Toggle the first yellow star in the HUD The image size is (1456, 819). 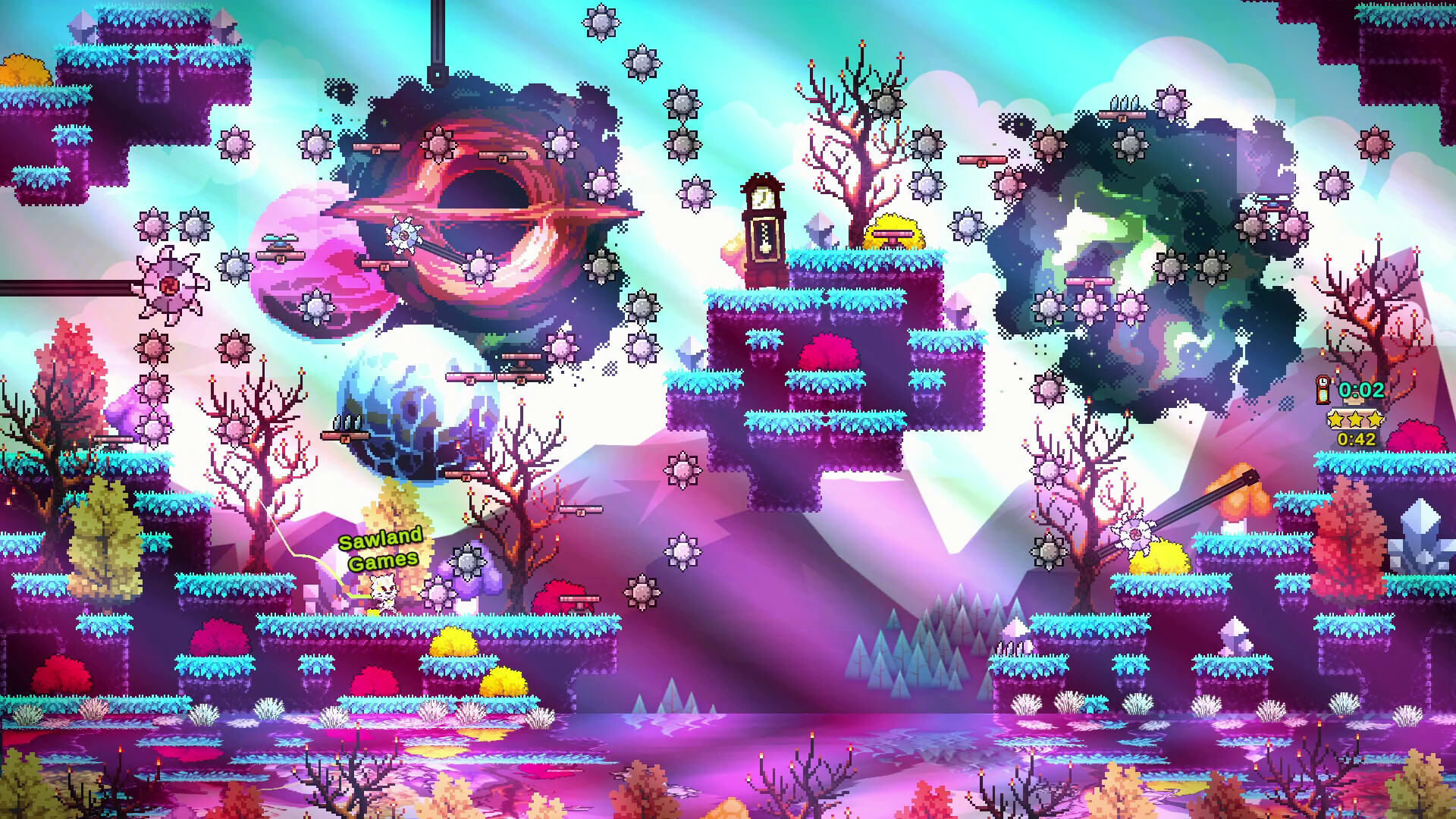[x=1335, y=419]
